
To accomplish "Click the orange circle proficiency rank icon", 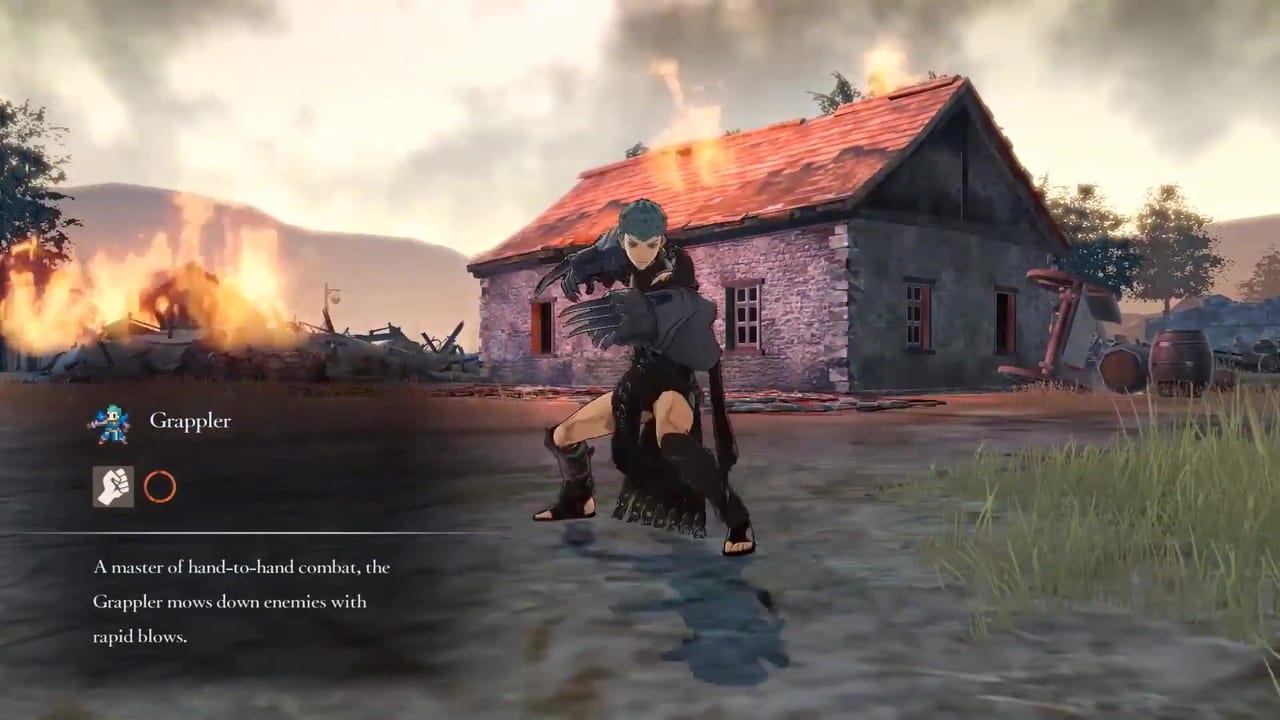I will coord(160,488).
